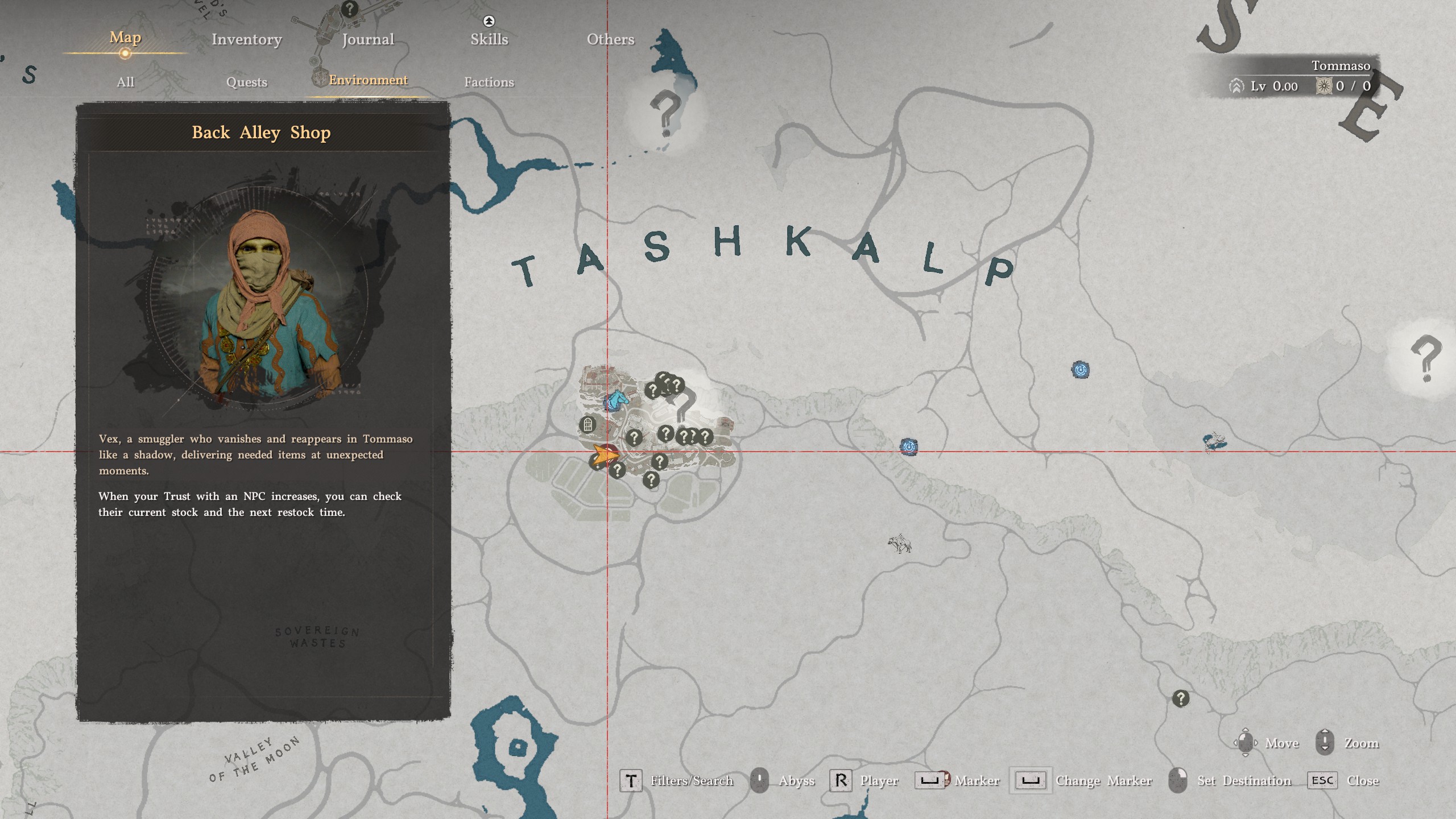Select the Others tab
The height and width of the screenshot is (819, 1456).
610,39
